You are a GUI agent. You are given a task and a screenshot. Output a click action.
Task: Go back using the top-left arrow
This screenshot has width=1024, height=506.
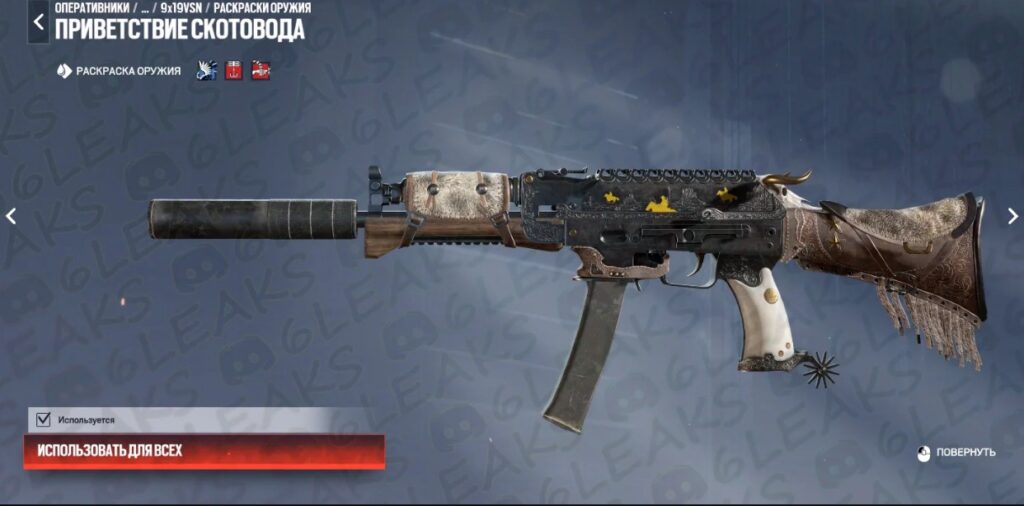38,21
